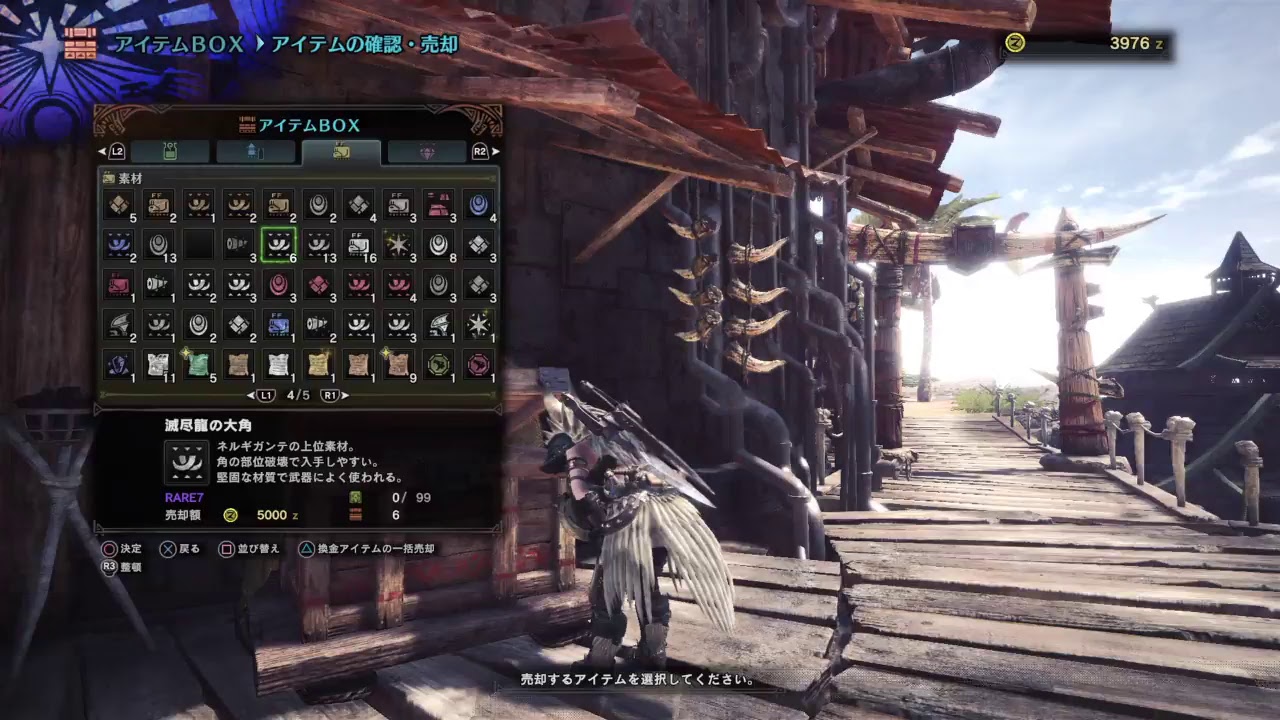This screenshot has height=720, width=1280.
Task: Click the 素材 materials section header icon
Action: tap(110, 177)
